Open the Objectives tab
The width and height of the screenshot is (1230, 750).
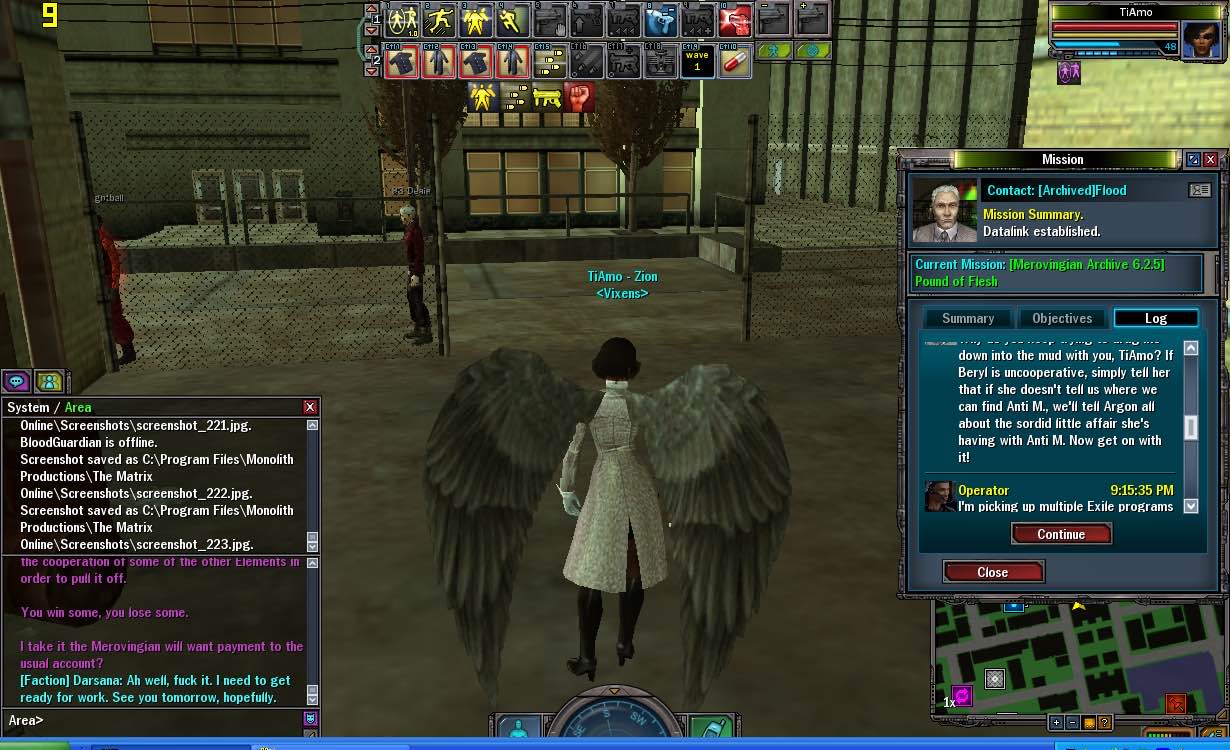(1062, 318)
